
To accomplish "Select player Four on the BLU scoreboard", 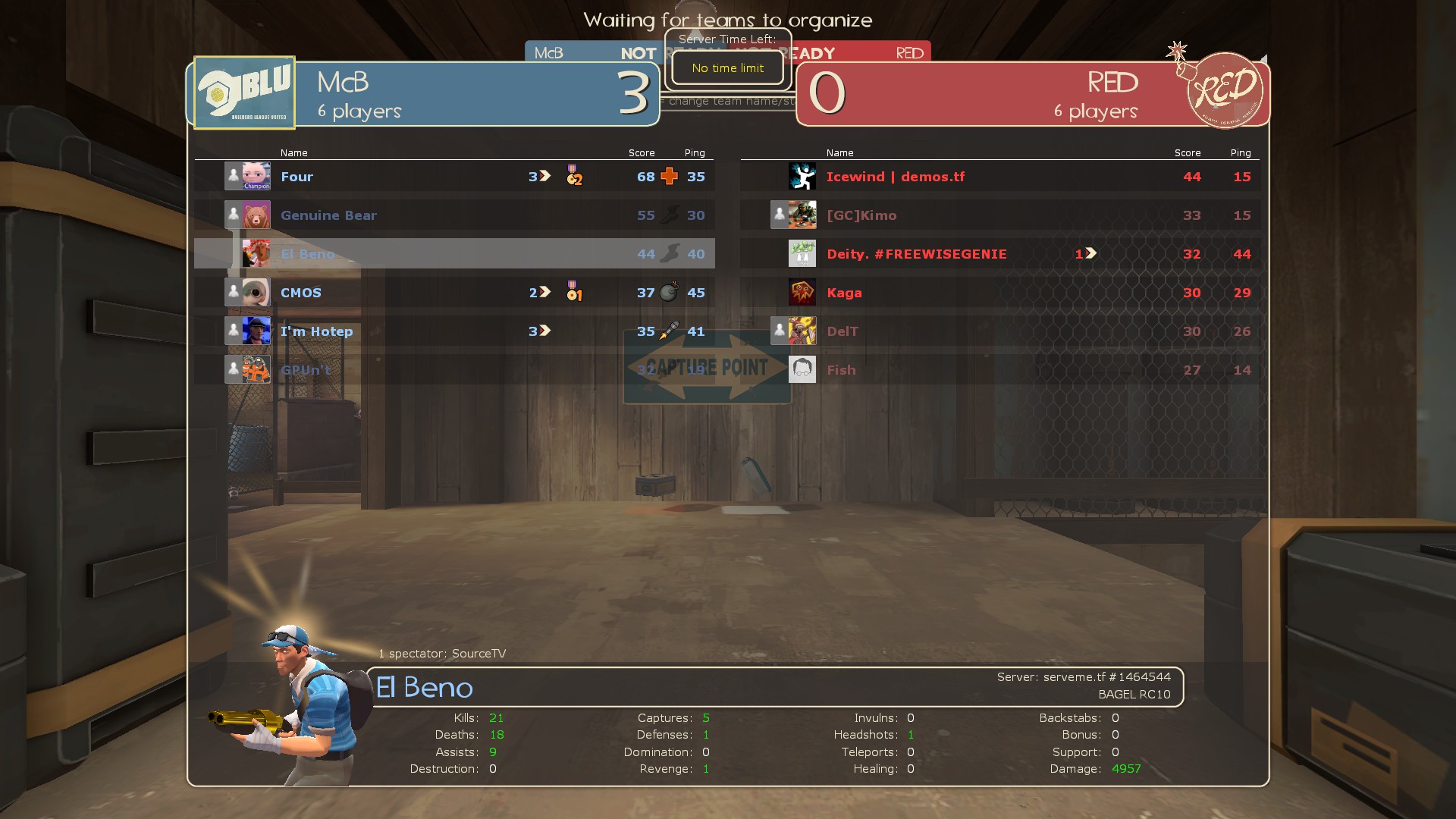I will pyautogui.click(x=297, y=177).
